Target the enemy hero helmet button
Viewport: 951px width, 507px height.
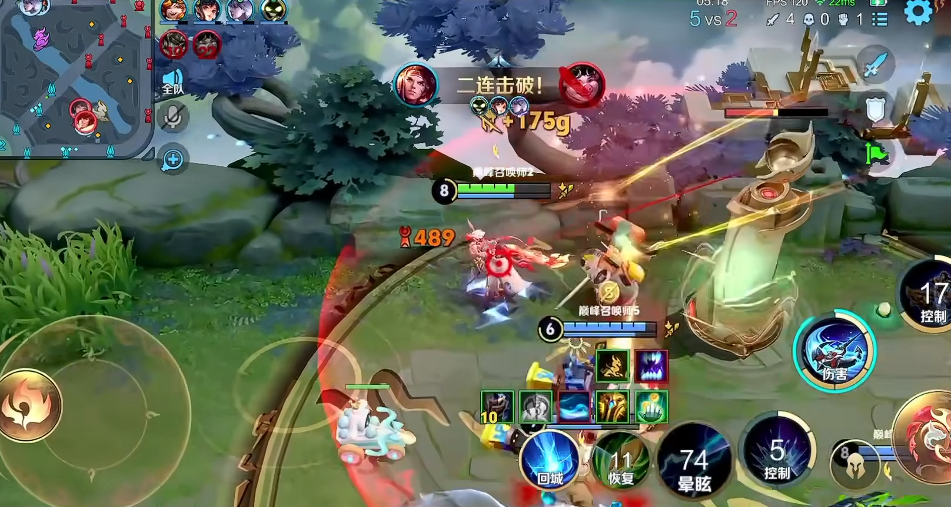point(855,464)
